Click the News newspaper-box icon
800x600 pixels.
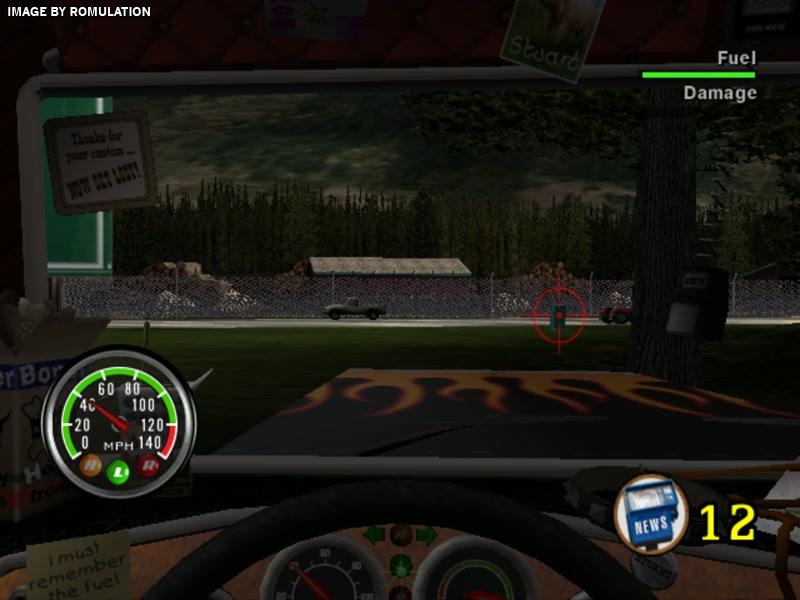coord(650,512)
